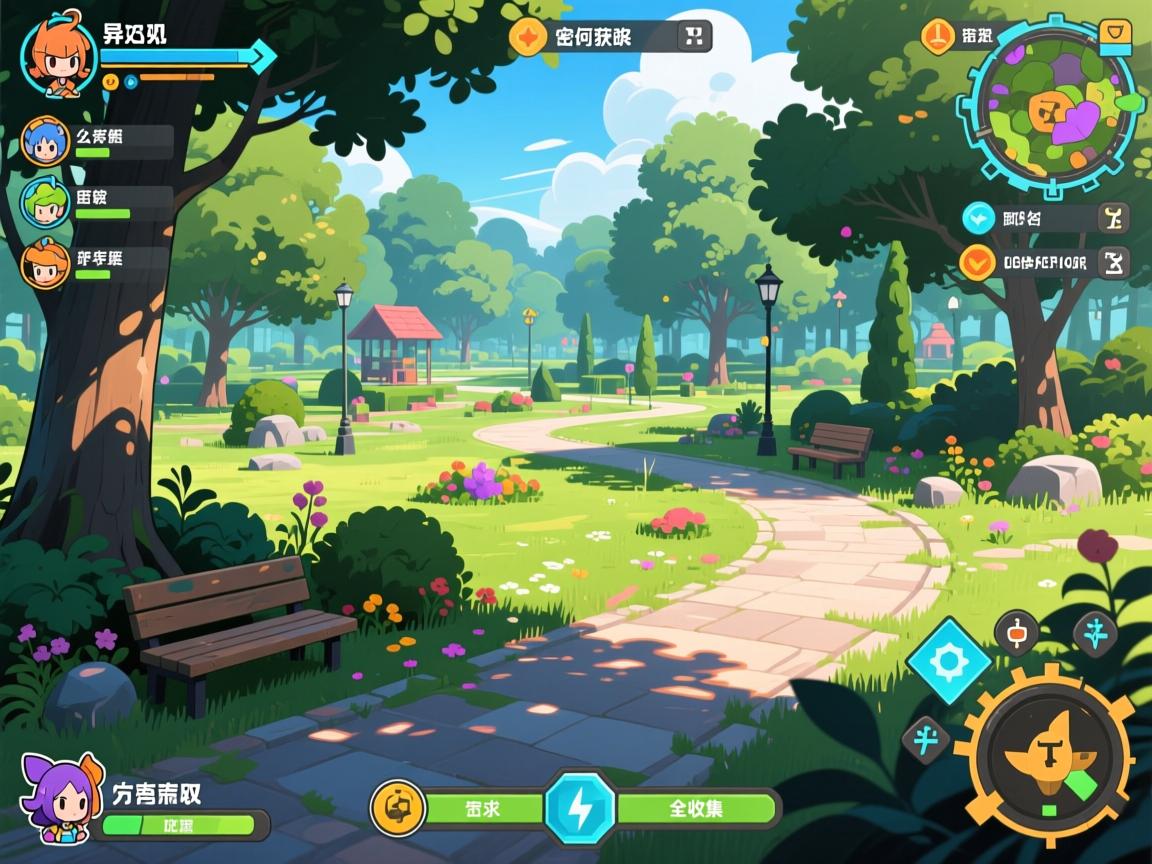The image size is (1152, 864).
Task: Click the orange plus icon at top center
Action: point(527,37)
